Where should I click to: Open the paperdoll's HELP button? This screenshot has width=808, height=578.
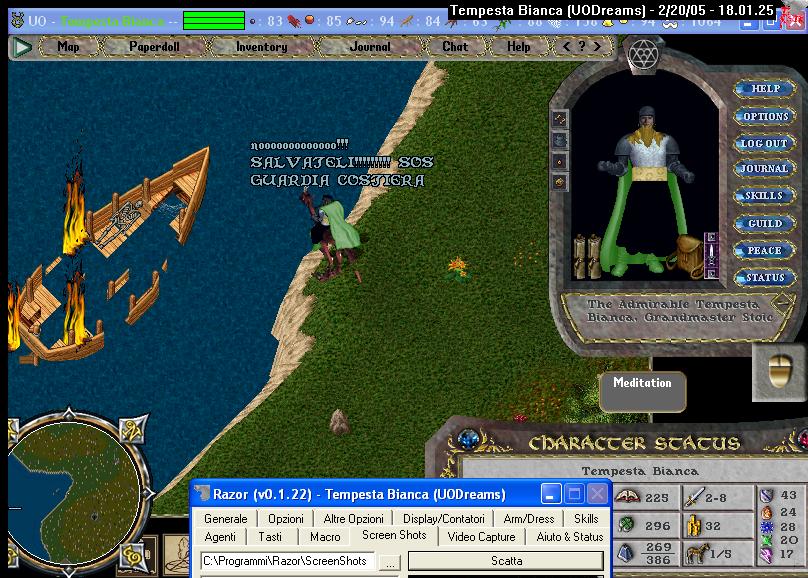[x=764, y=89]
